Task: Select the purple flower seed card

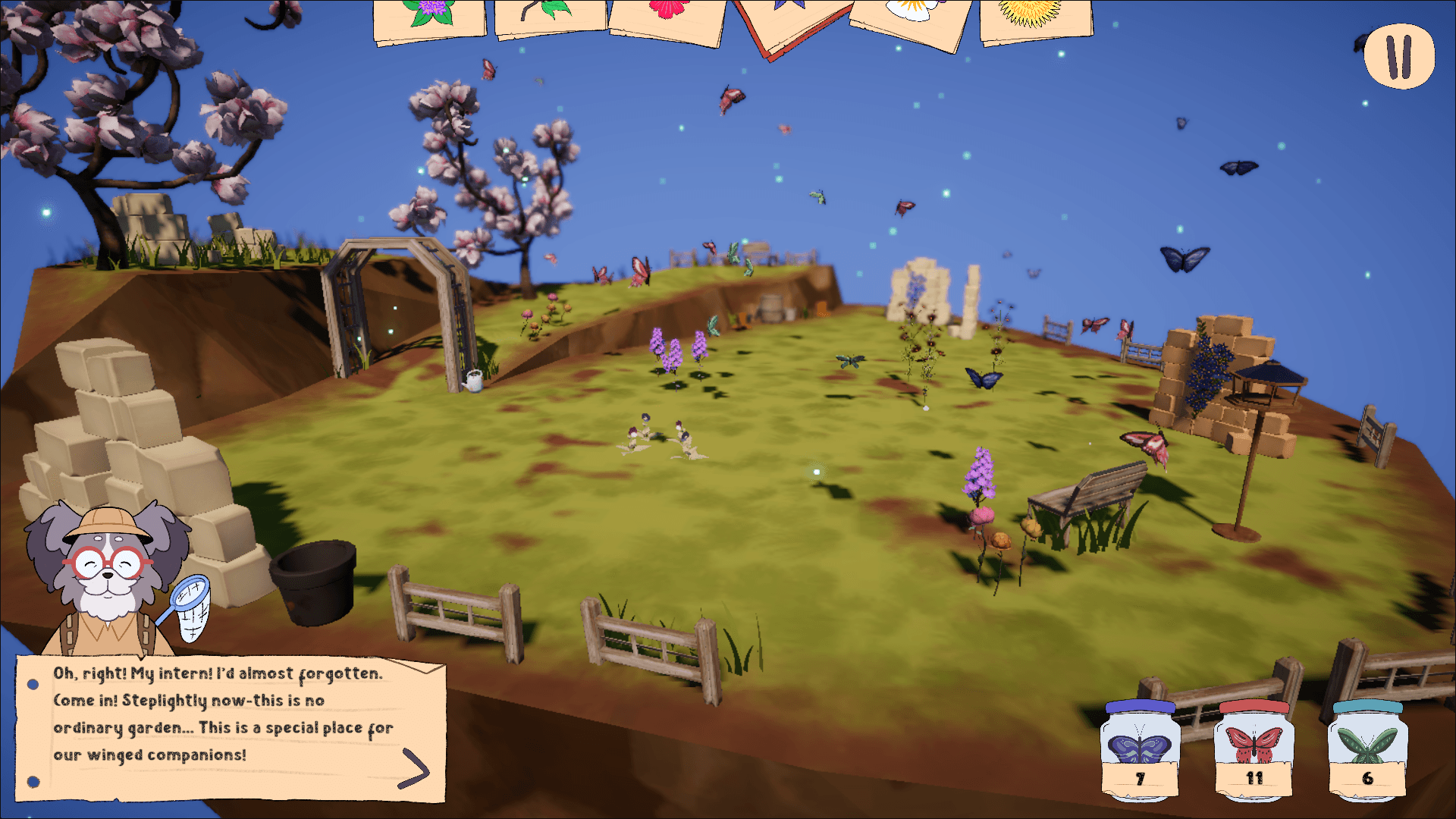Action: point(428,19)
